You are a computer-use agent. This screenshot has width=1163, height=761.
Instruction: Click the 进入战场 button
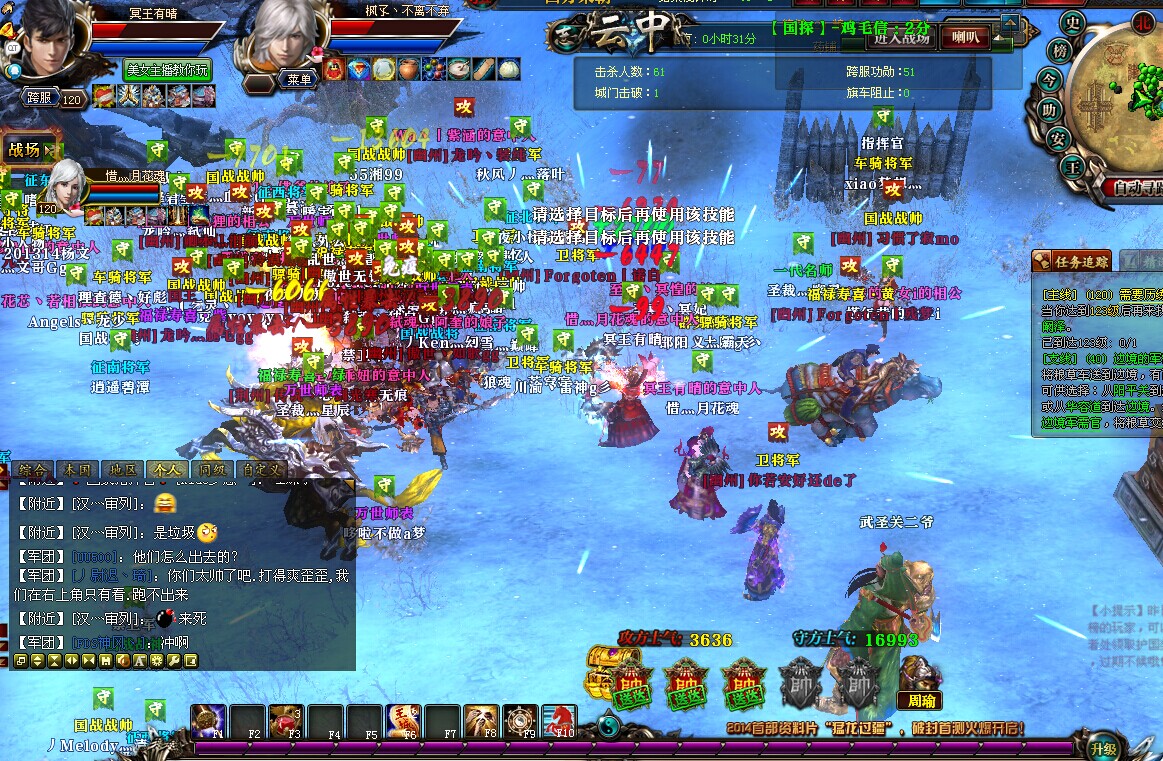click(x=900, y=38)
